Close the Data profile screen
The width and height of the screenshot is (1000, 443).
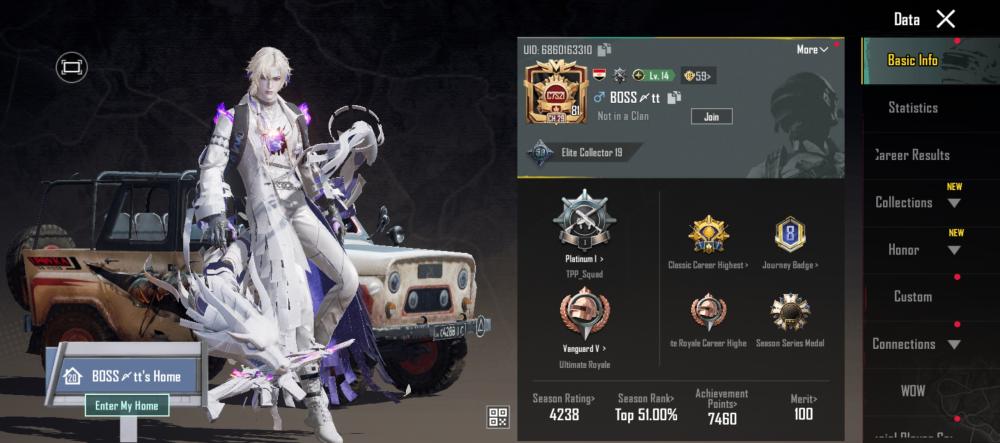(945, 19)
